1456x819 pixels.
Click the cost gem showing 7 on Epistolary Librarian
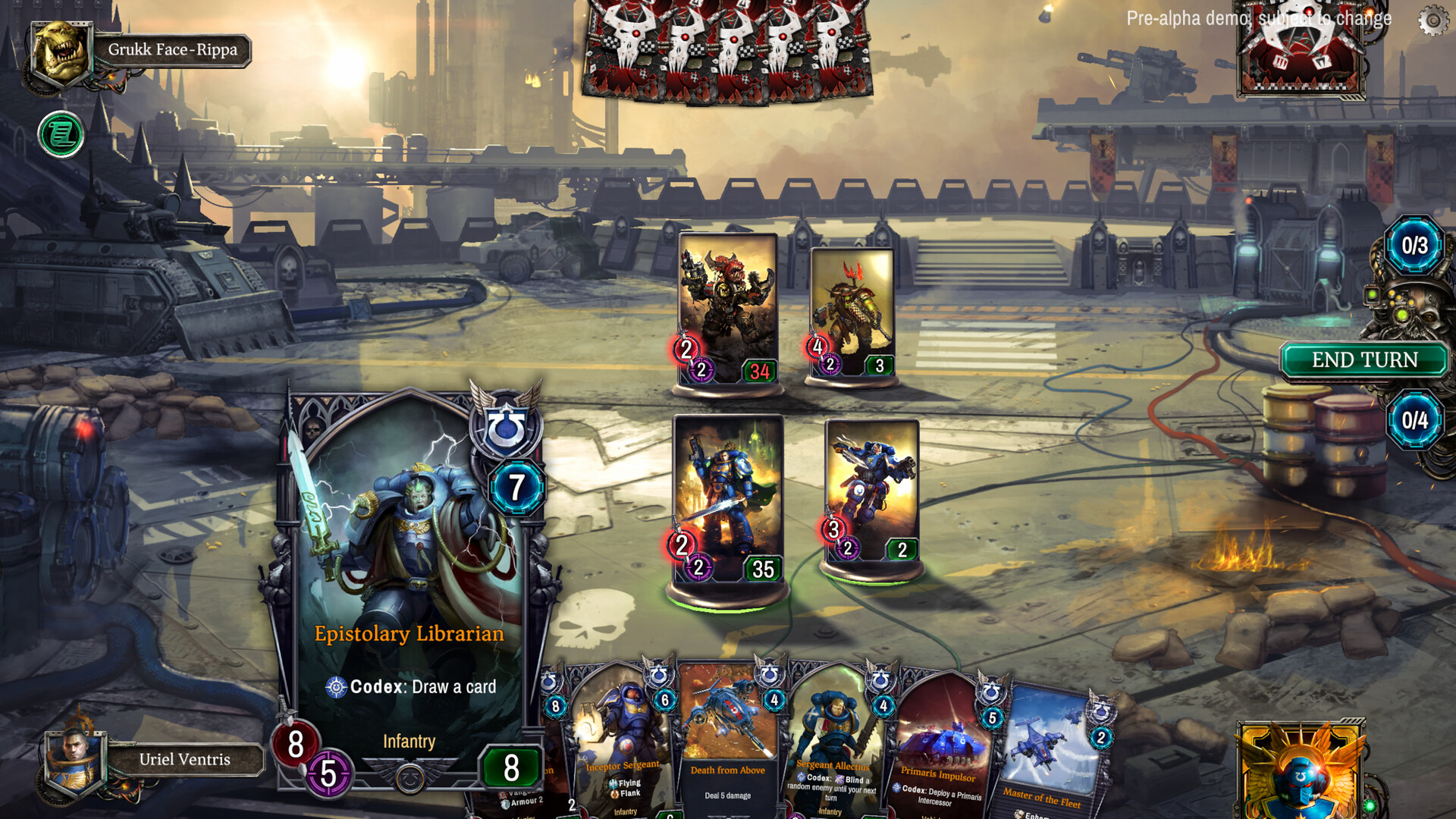[x=516, y=486]
